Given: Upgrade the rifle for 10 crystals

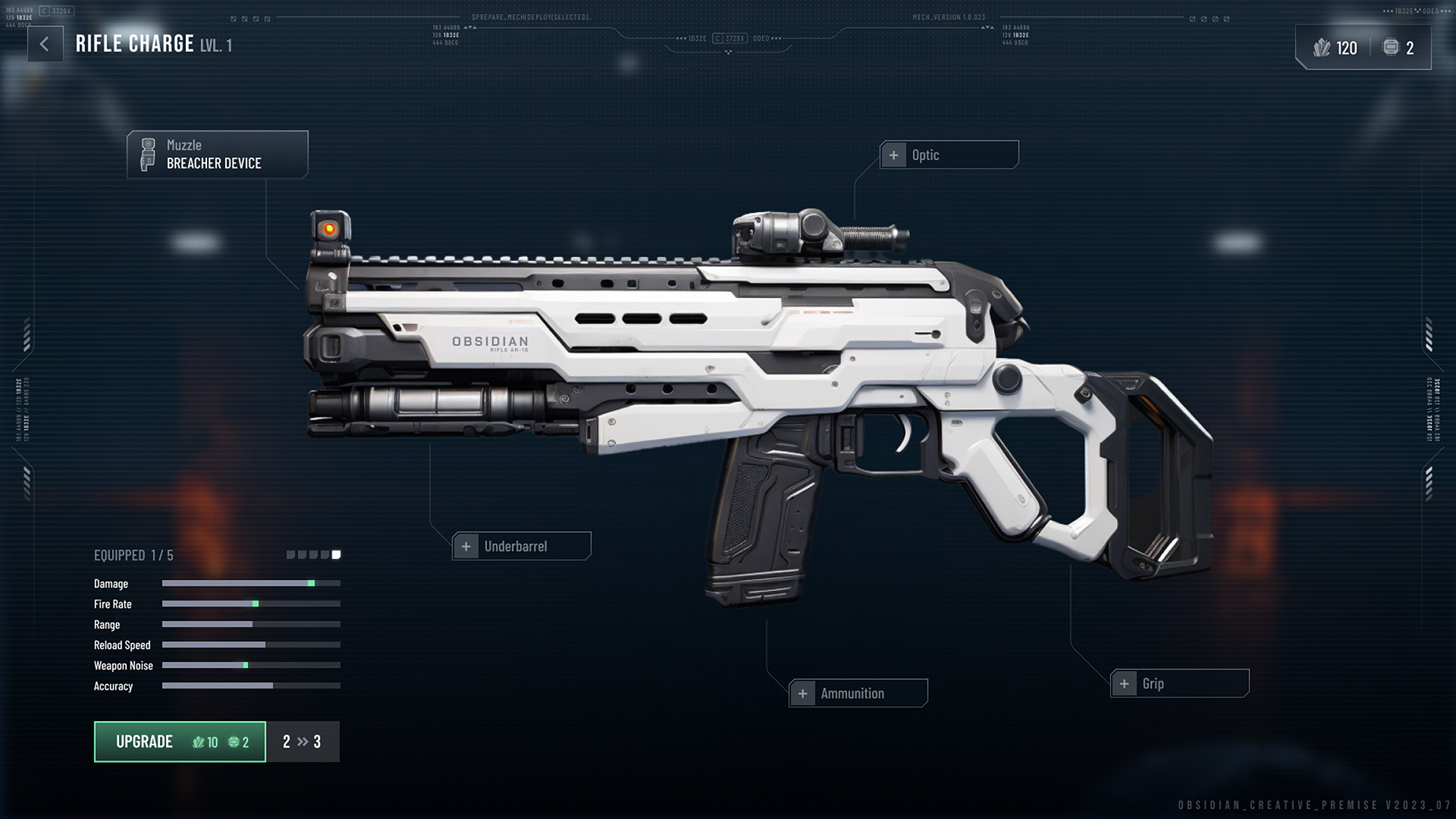Looking at the screenshot, I should click(x=180, y=742).
